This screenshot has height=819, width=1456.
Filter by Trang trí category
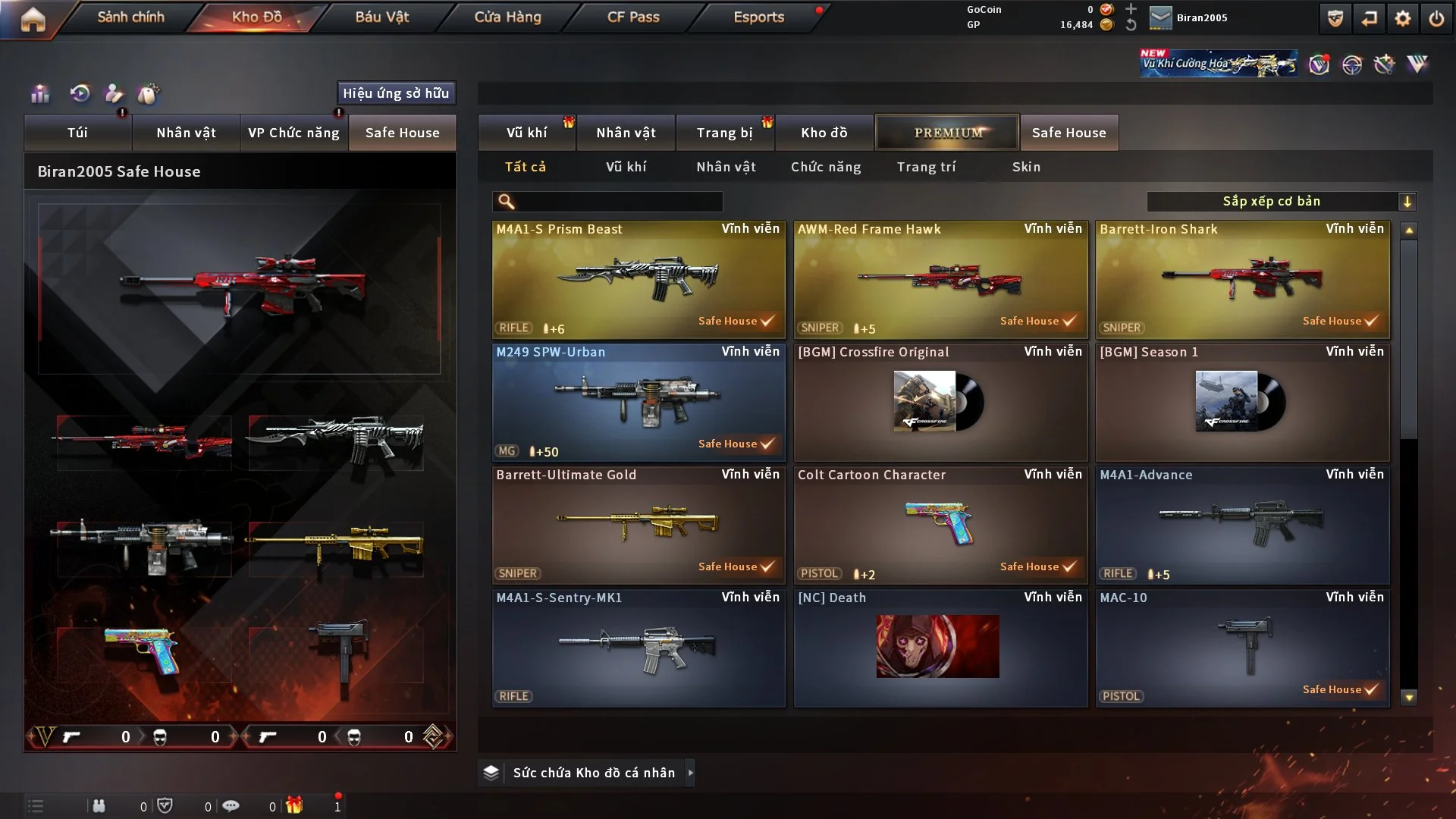(x=926, y=167)
